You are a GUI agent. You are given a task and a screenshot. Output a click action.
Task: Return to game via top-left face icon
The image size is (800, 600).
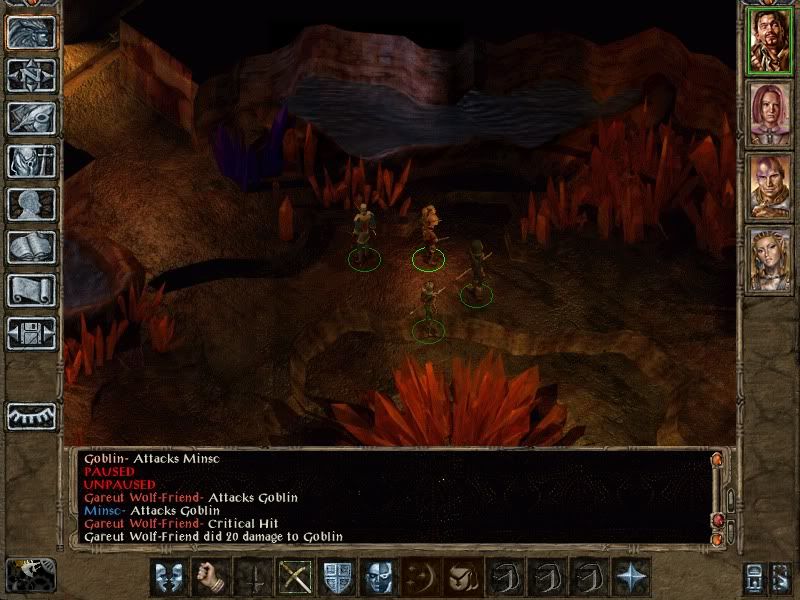tap(31, 32)
